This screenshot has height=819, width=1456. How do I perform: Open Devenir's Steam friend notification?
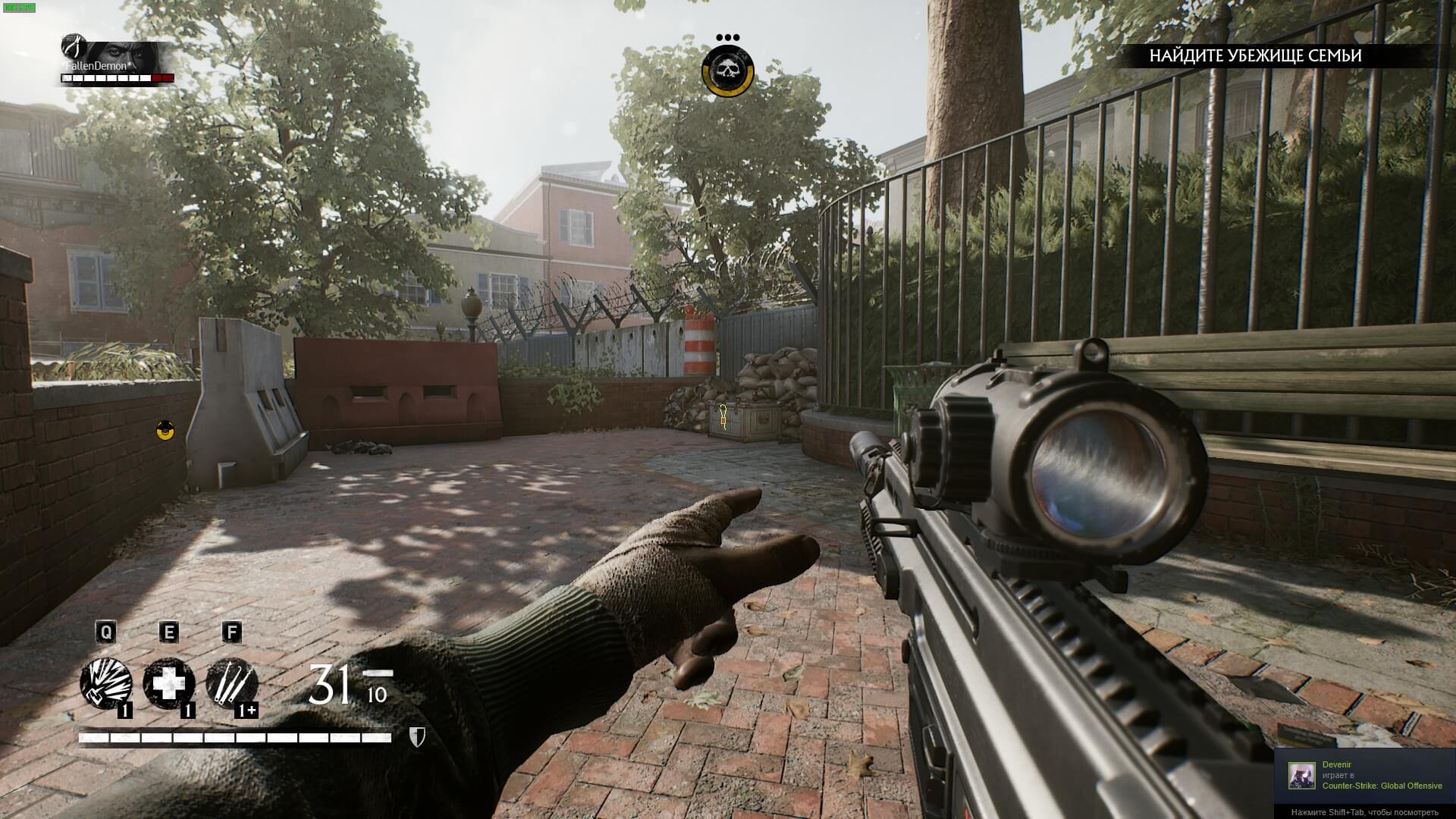pyautogui.click(x=1365, y=776)
